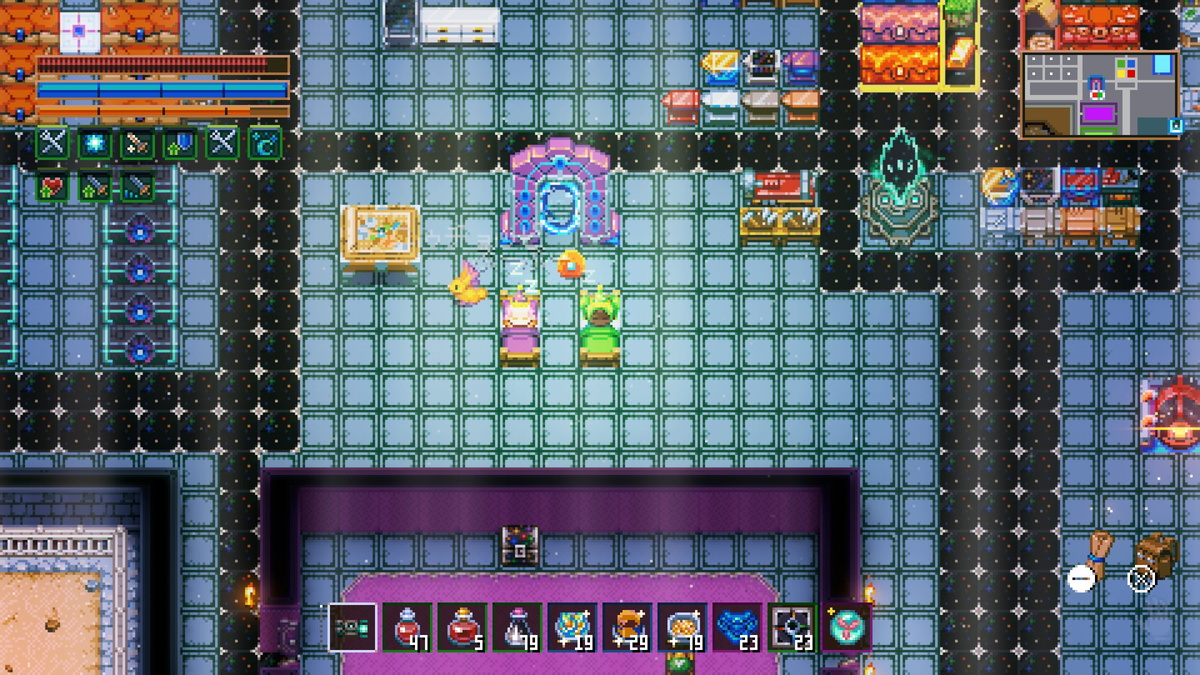Inspect the red heart buff with green arrow
The height and width of the screenshot is (675, 1200).
coord(53,186)
